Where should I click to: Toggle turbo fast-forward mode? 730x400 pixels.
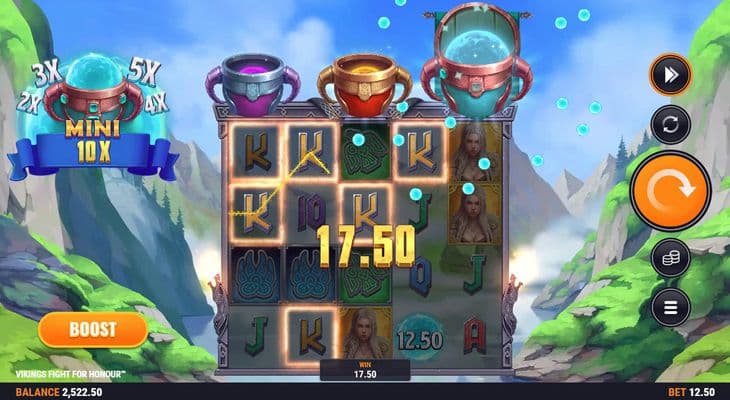pyautogui.click(x=670, y=75)
